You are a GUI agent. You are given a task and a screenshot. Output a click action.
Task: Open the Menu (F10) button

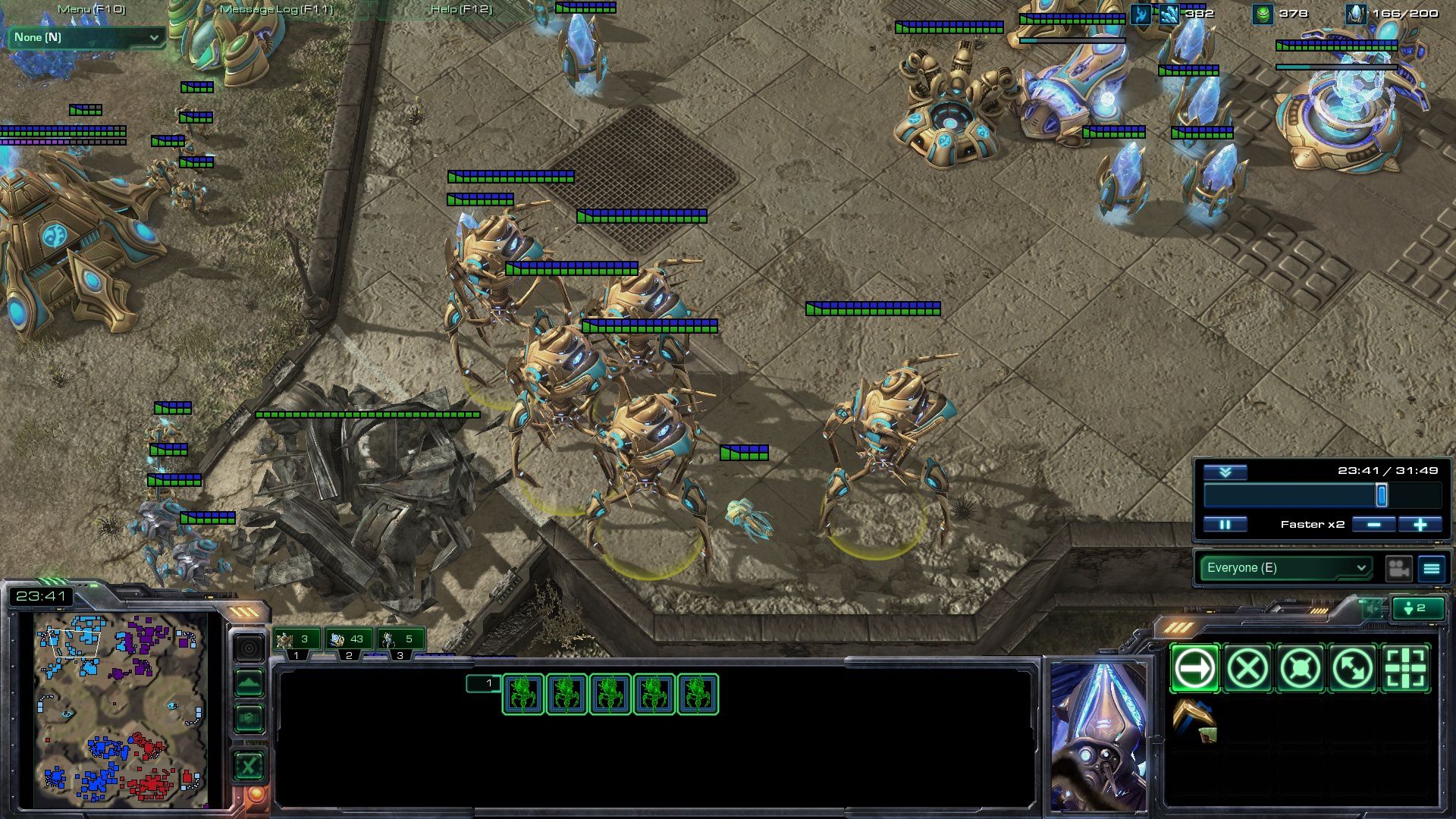coord(92,9)
